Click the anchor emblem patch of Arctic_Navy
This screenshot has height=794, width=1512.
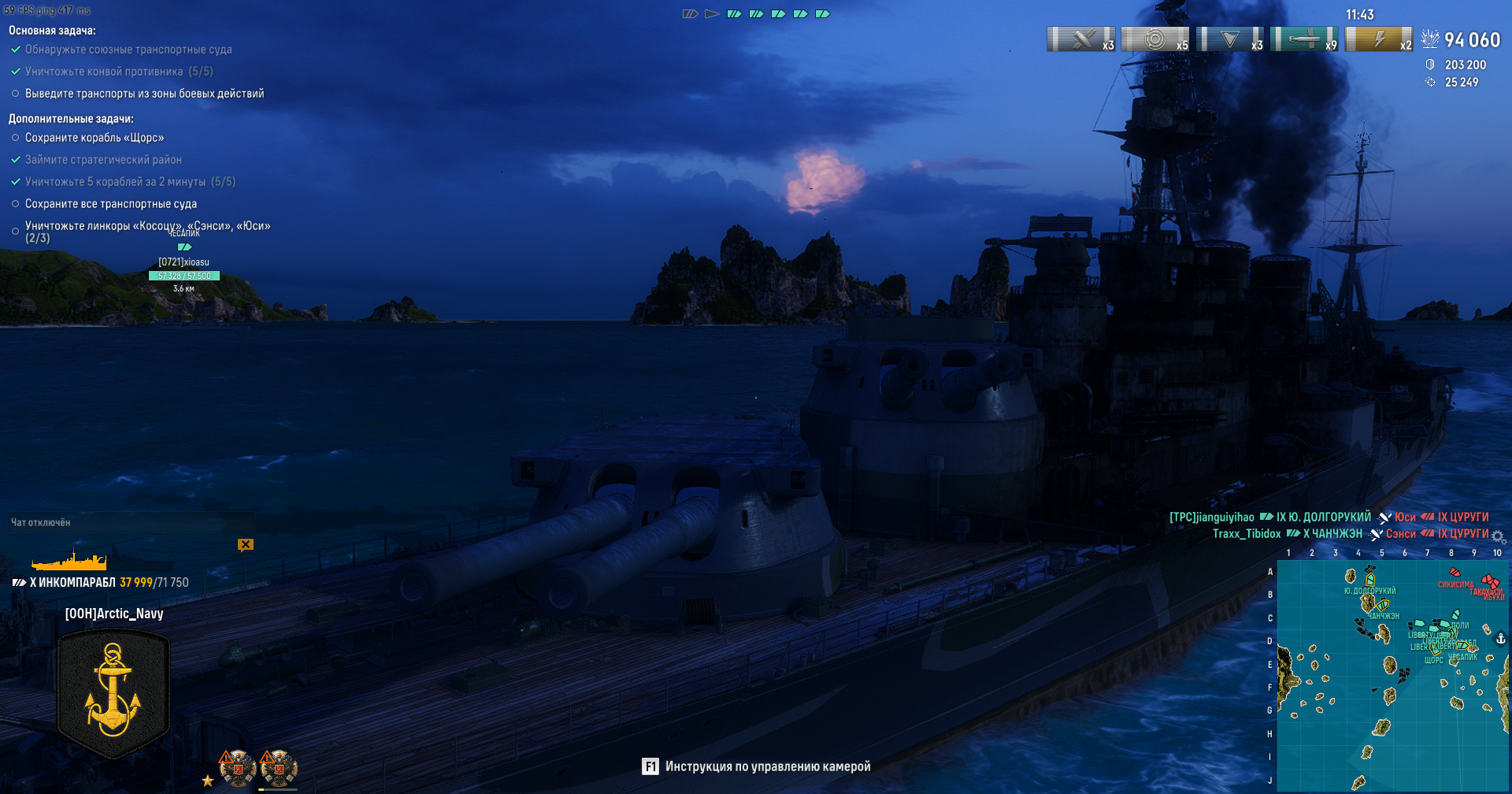pyautogui.click(x=113, y=692)
